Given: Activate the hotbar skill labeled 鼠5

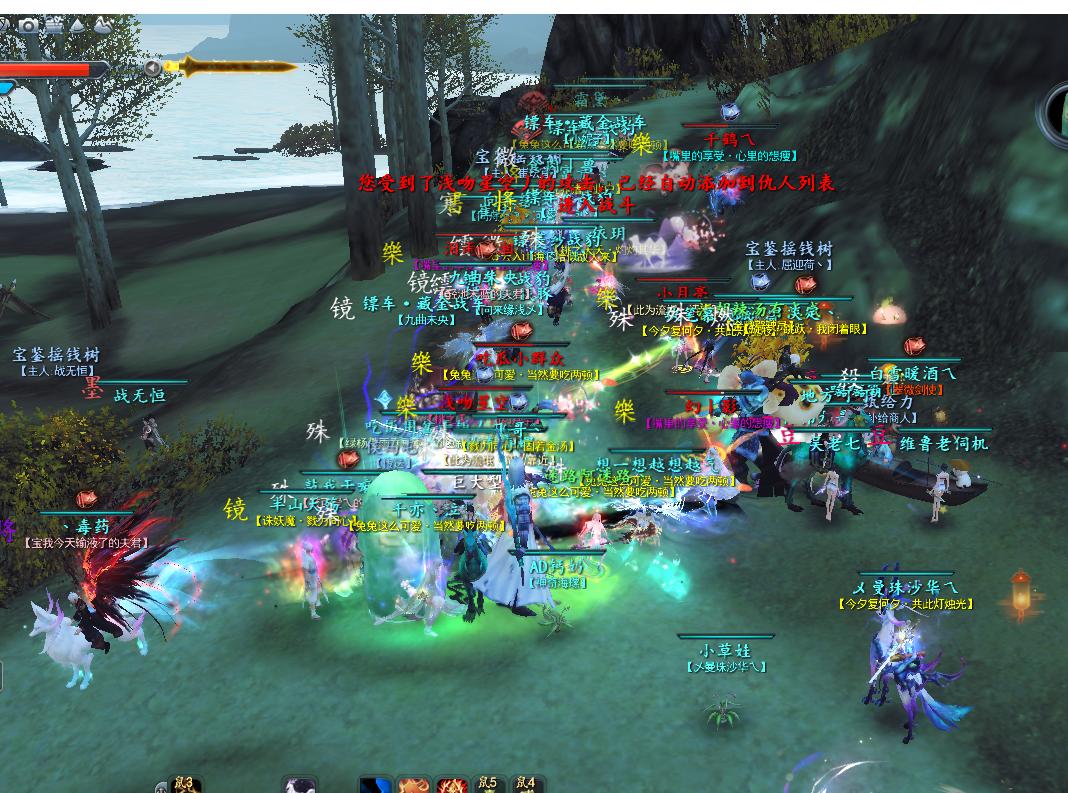Looking at the screenshot, I should tap(488, 785).
